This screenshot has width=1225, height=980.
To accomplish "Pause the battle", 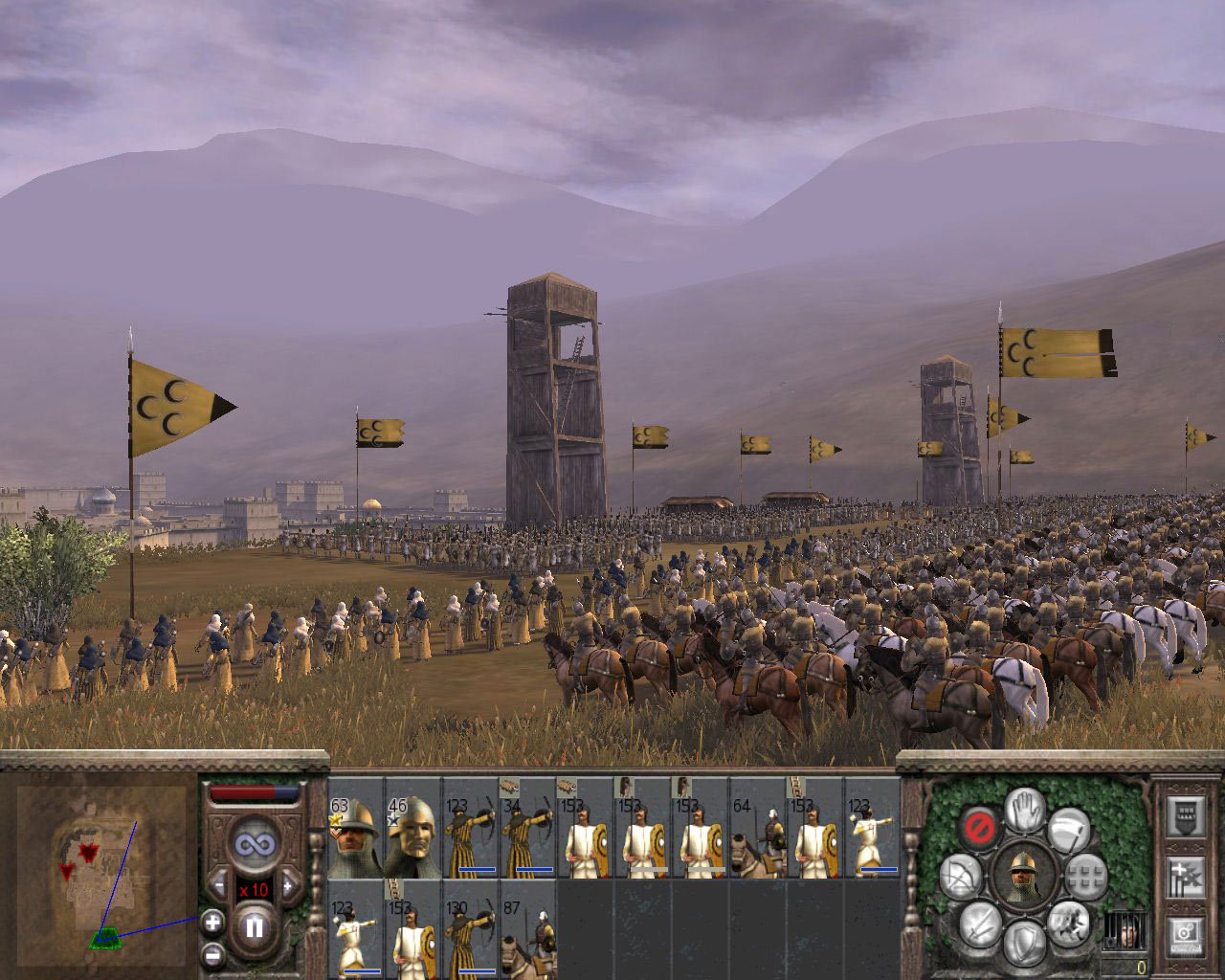I will pos(256,926).
